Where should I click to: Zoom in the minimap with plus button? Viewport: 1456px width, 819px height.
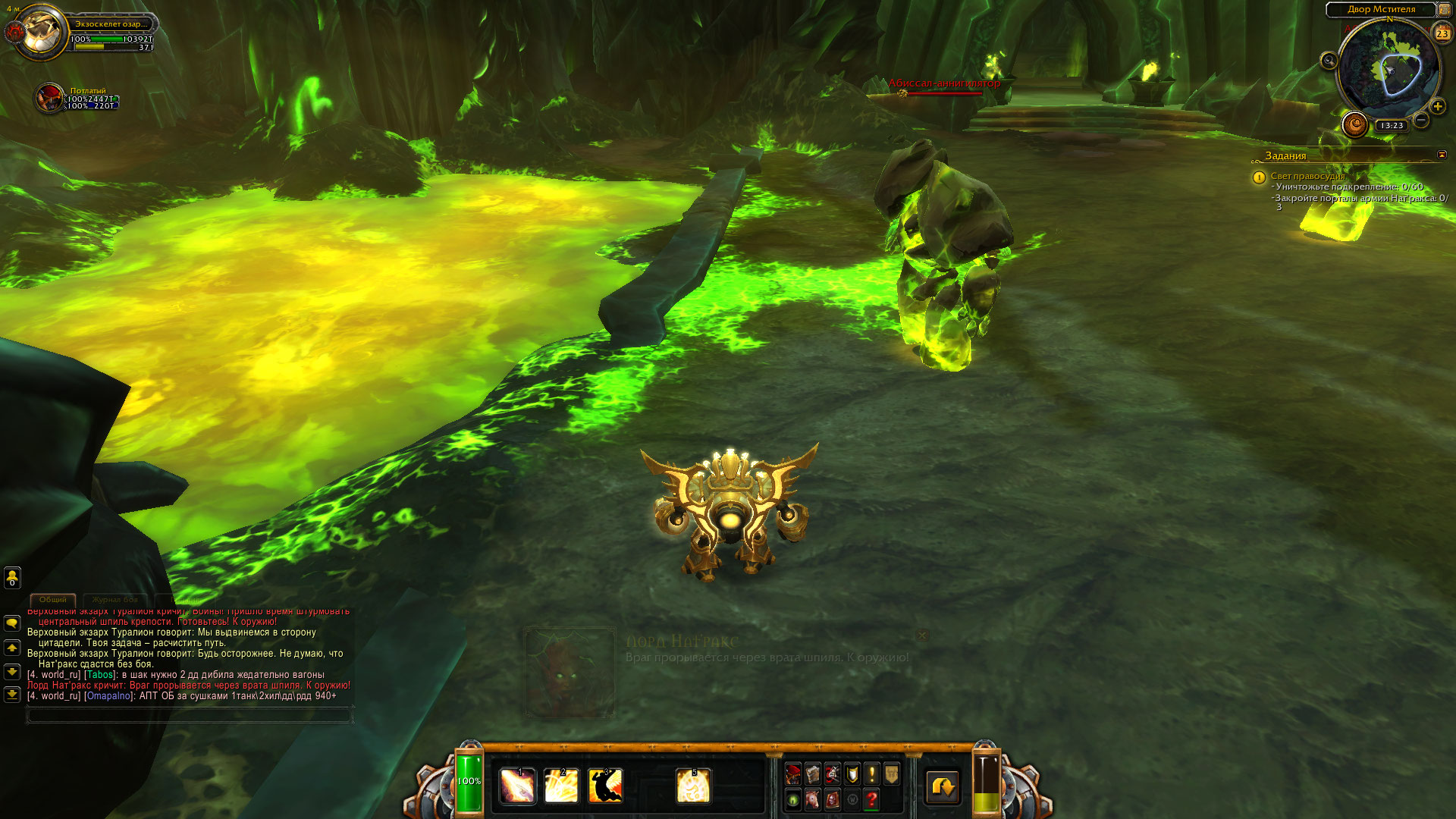1438,107
